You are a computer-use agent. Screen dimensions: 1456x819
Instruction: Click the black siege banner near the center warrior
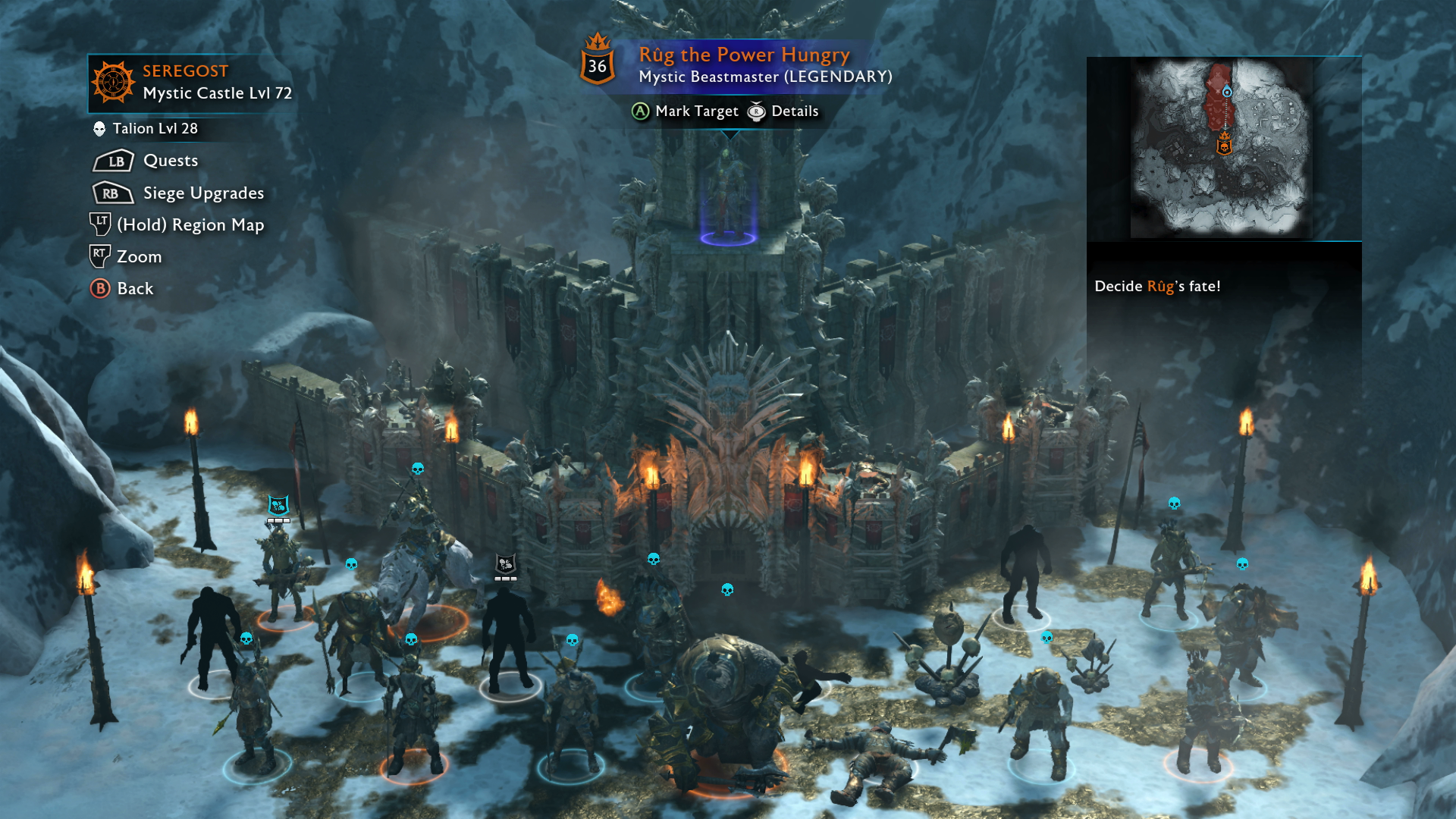[504, 564]
